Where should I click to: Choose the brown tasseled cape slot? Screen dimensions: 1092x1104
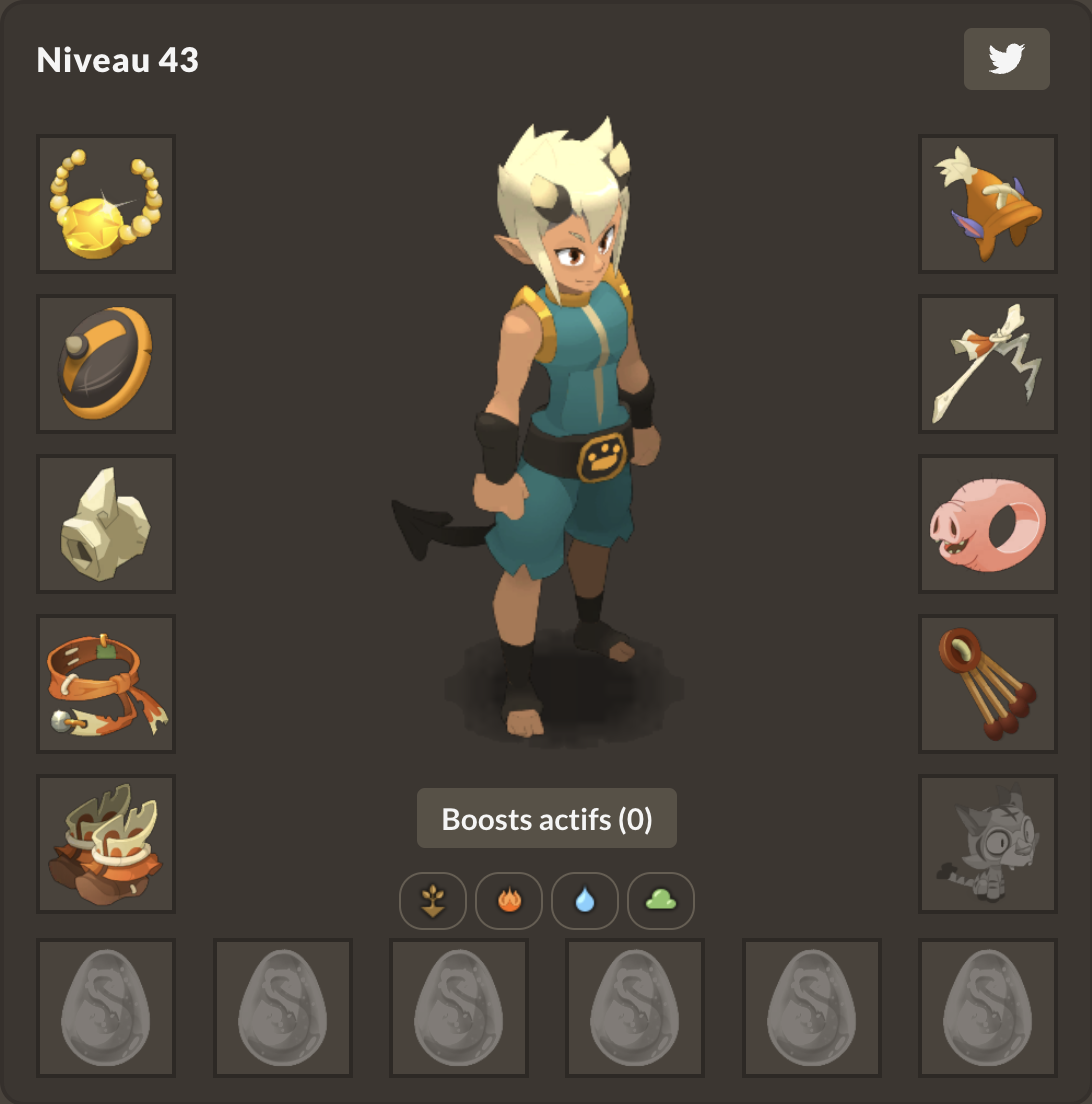pos(988,684)
